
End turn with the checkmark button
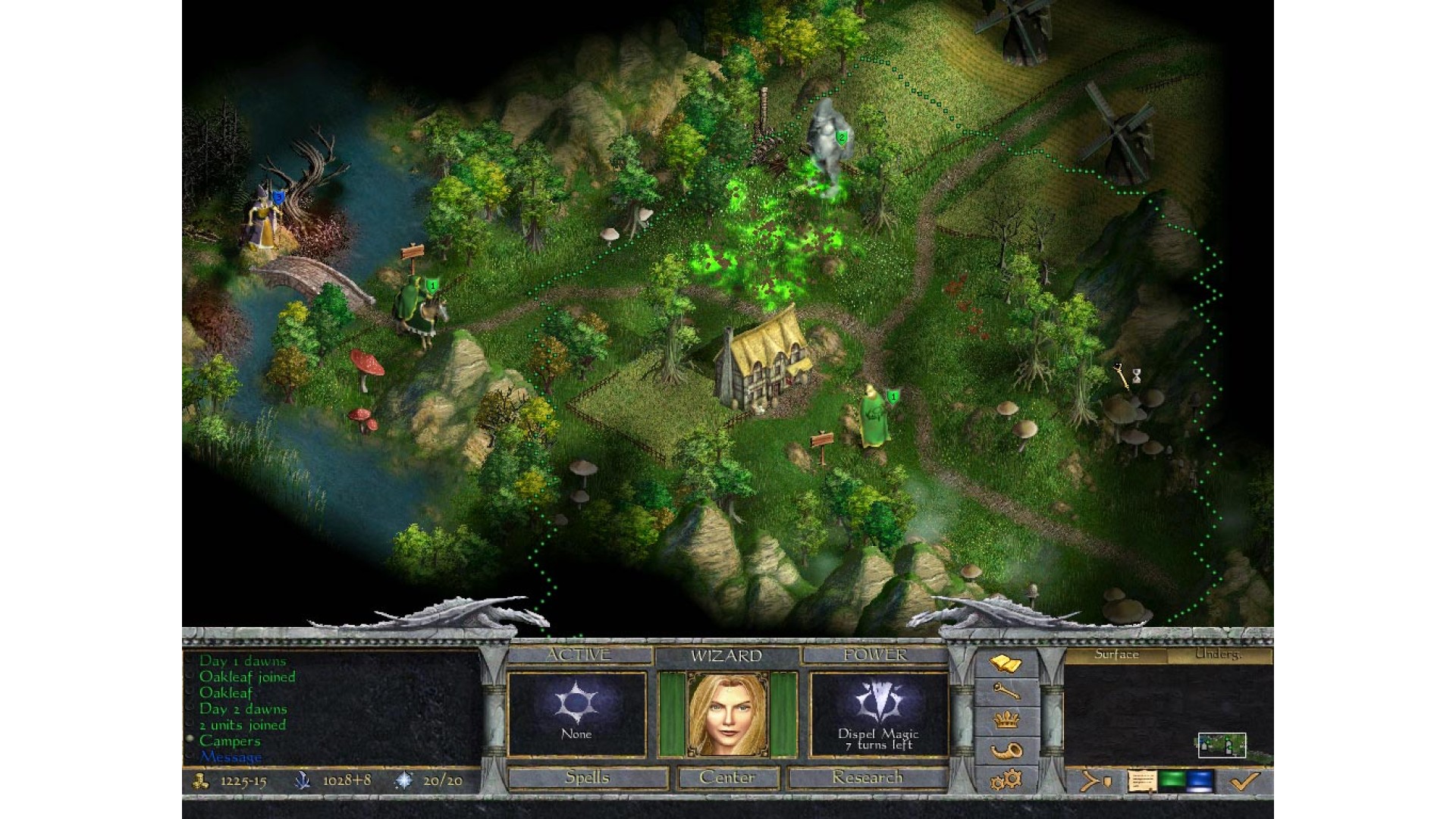(x=1244, y=780)
